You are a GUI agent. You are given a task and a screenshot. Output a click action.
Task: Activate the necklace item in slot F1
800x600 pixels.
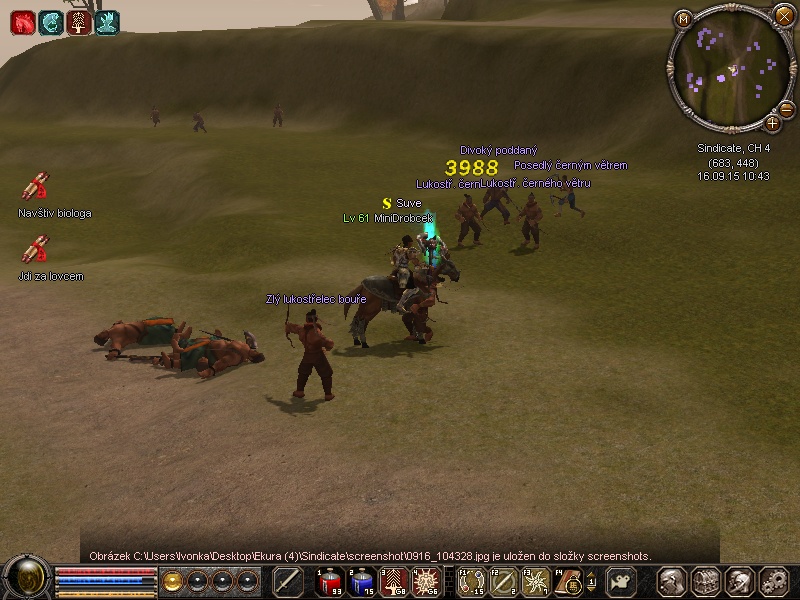click(x=470, y=581)
